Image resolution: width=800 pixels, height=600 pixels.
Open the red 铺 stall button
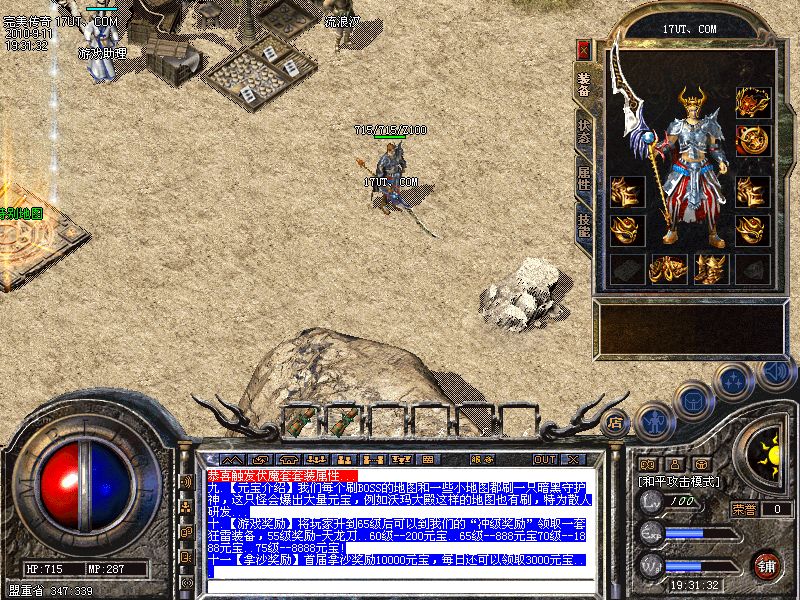point(767,563)
